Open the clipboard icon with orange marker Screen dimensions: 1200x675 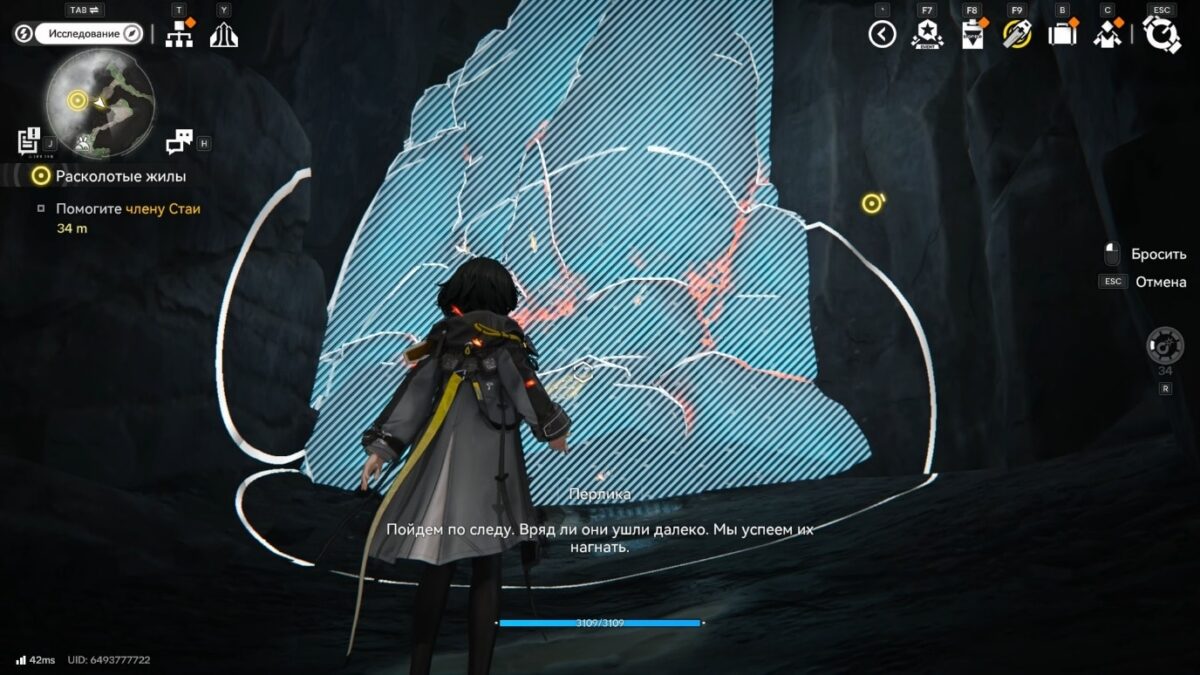pyautogui.click(x=972, y=34)
